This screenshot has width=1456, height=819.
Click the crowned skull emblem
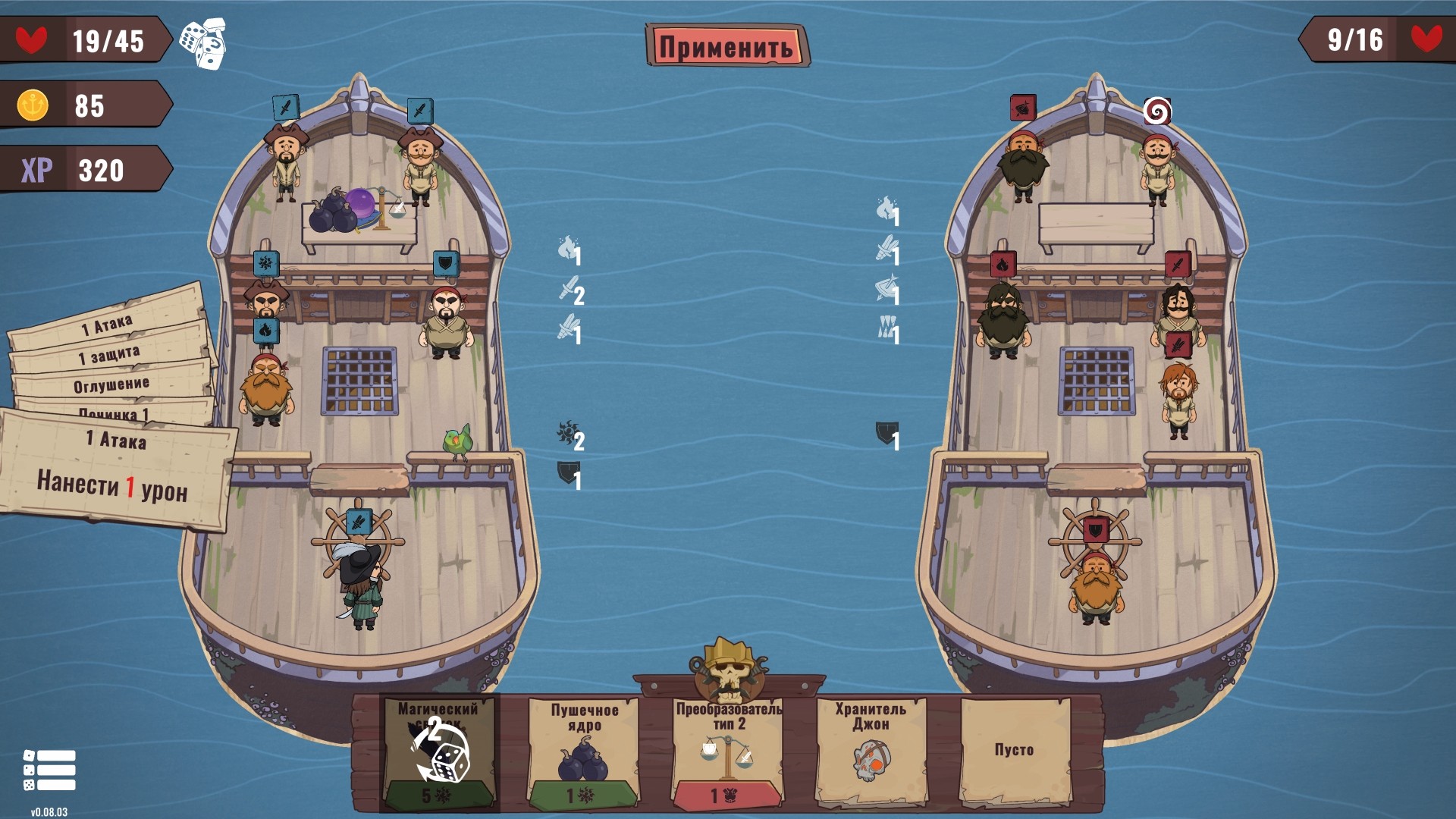click(727, 667)
